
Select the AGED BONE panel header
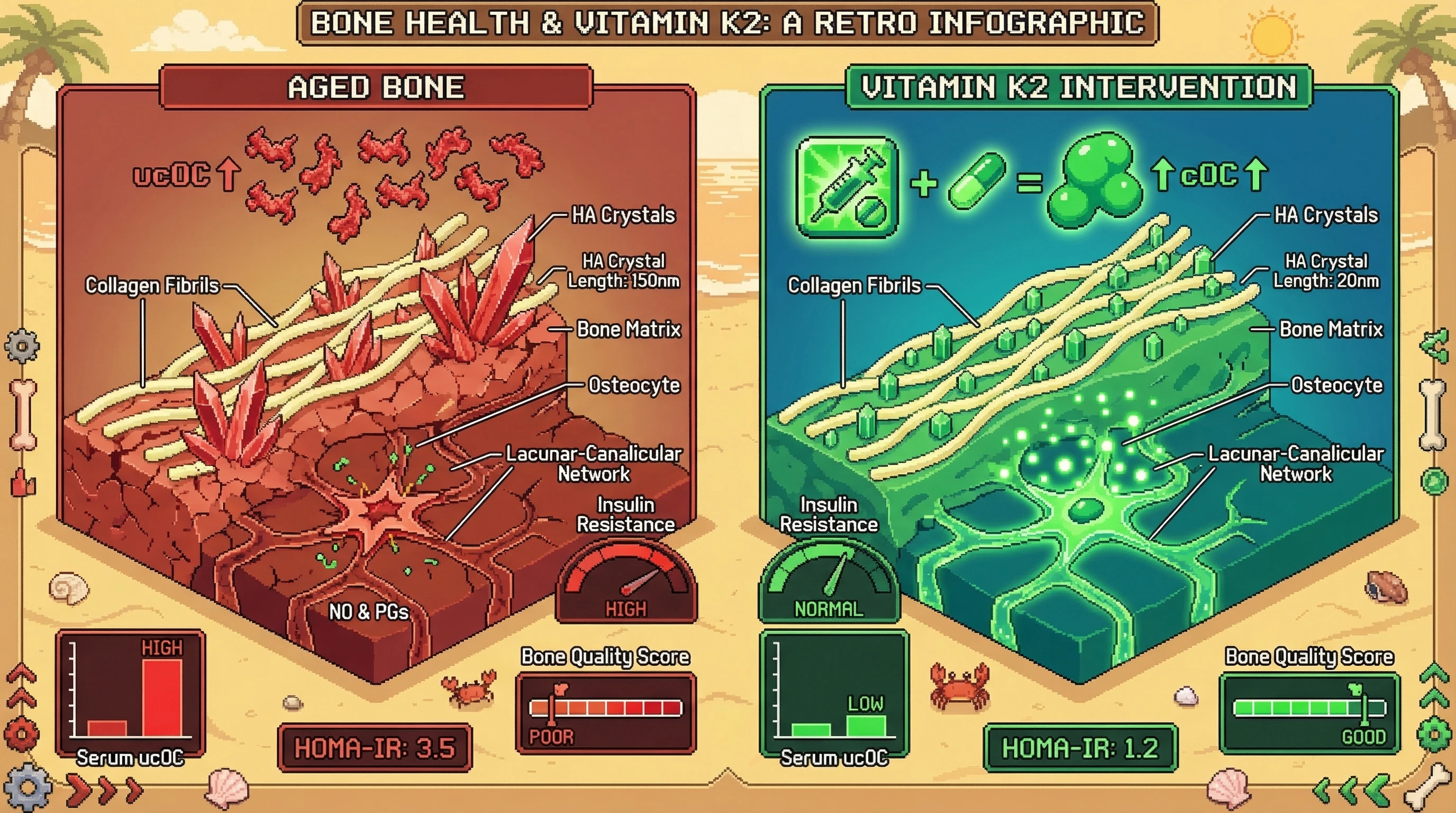coord(377,87)
